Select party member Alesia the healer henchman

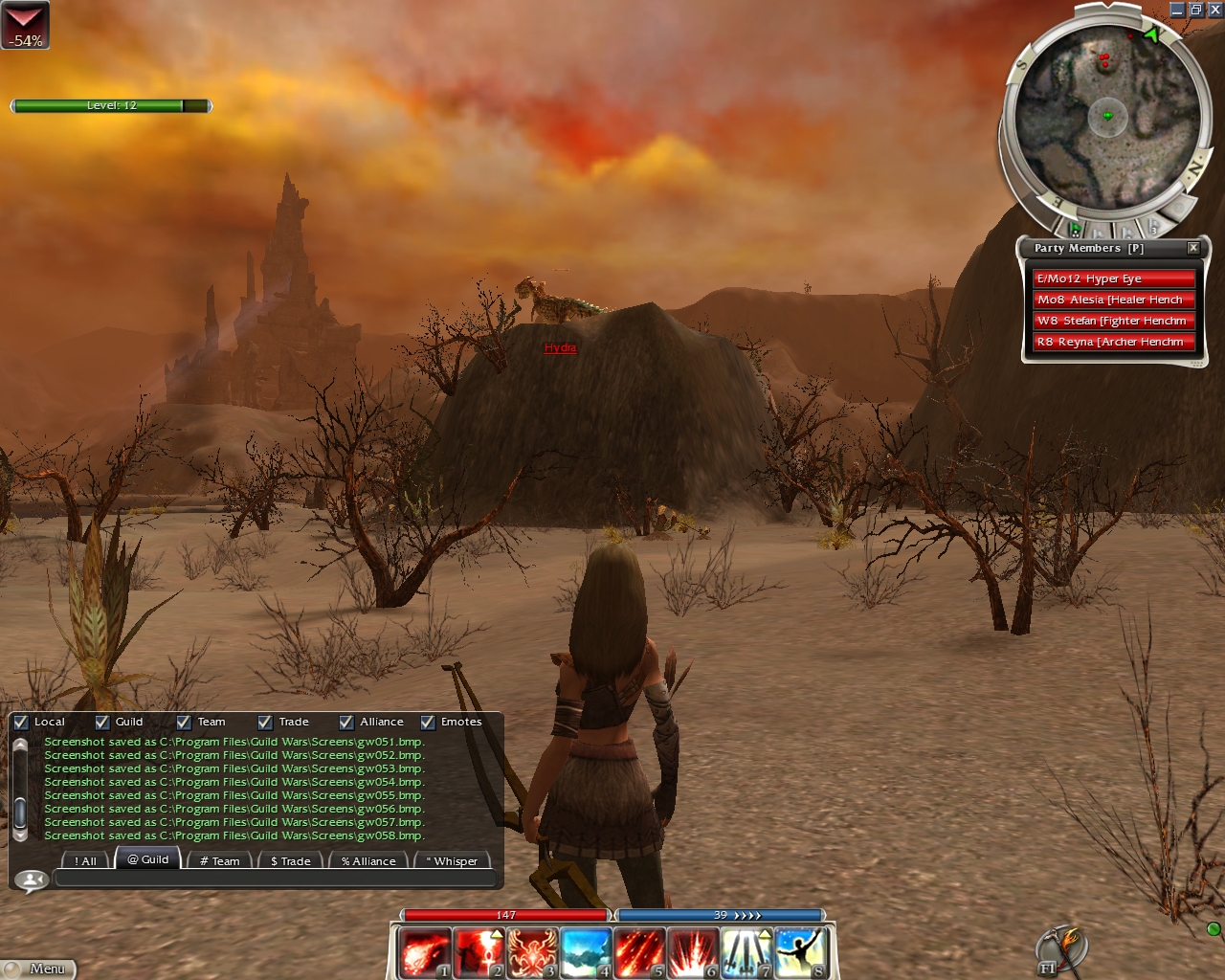pyautogui.click(x=1113, y=300)
